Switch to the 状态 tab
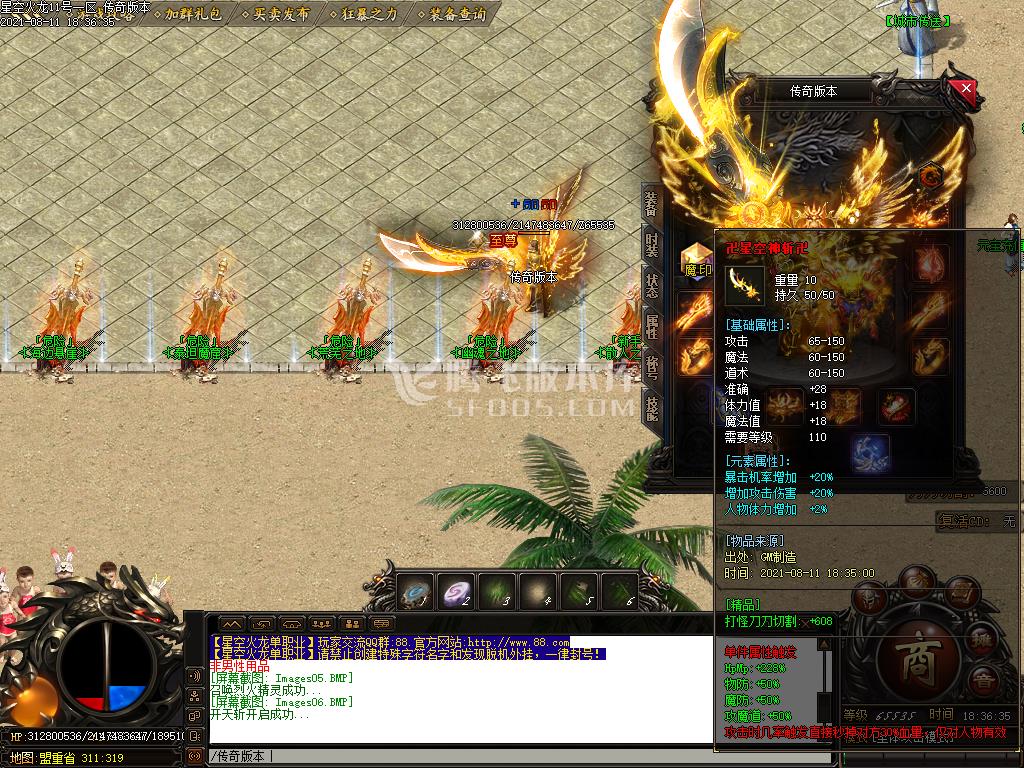Screen dimensions: 1024x768 (651, 286)
